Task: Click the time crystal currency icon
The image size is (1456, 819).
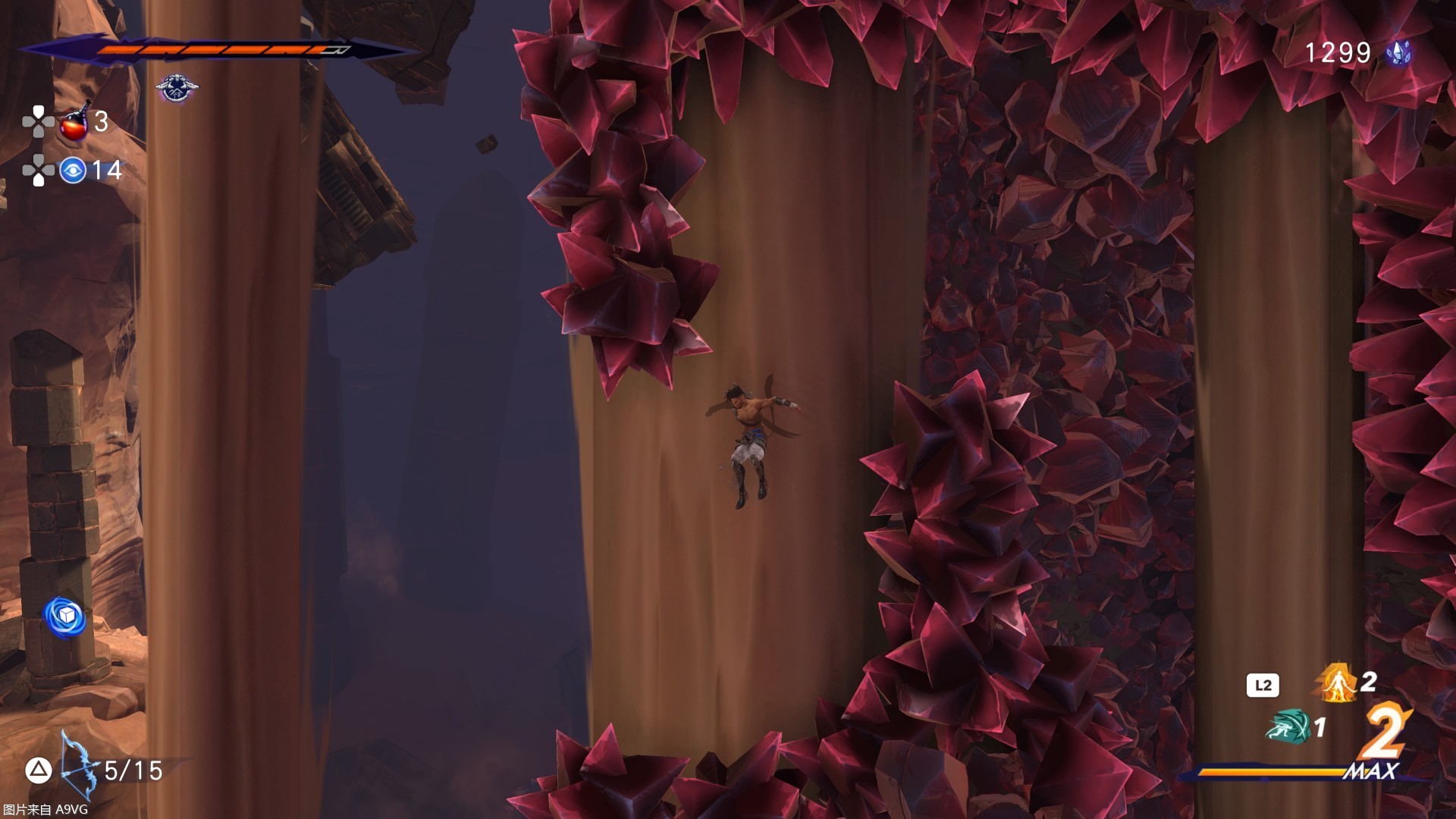Action: 1398,52
